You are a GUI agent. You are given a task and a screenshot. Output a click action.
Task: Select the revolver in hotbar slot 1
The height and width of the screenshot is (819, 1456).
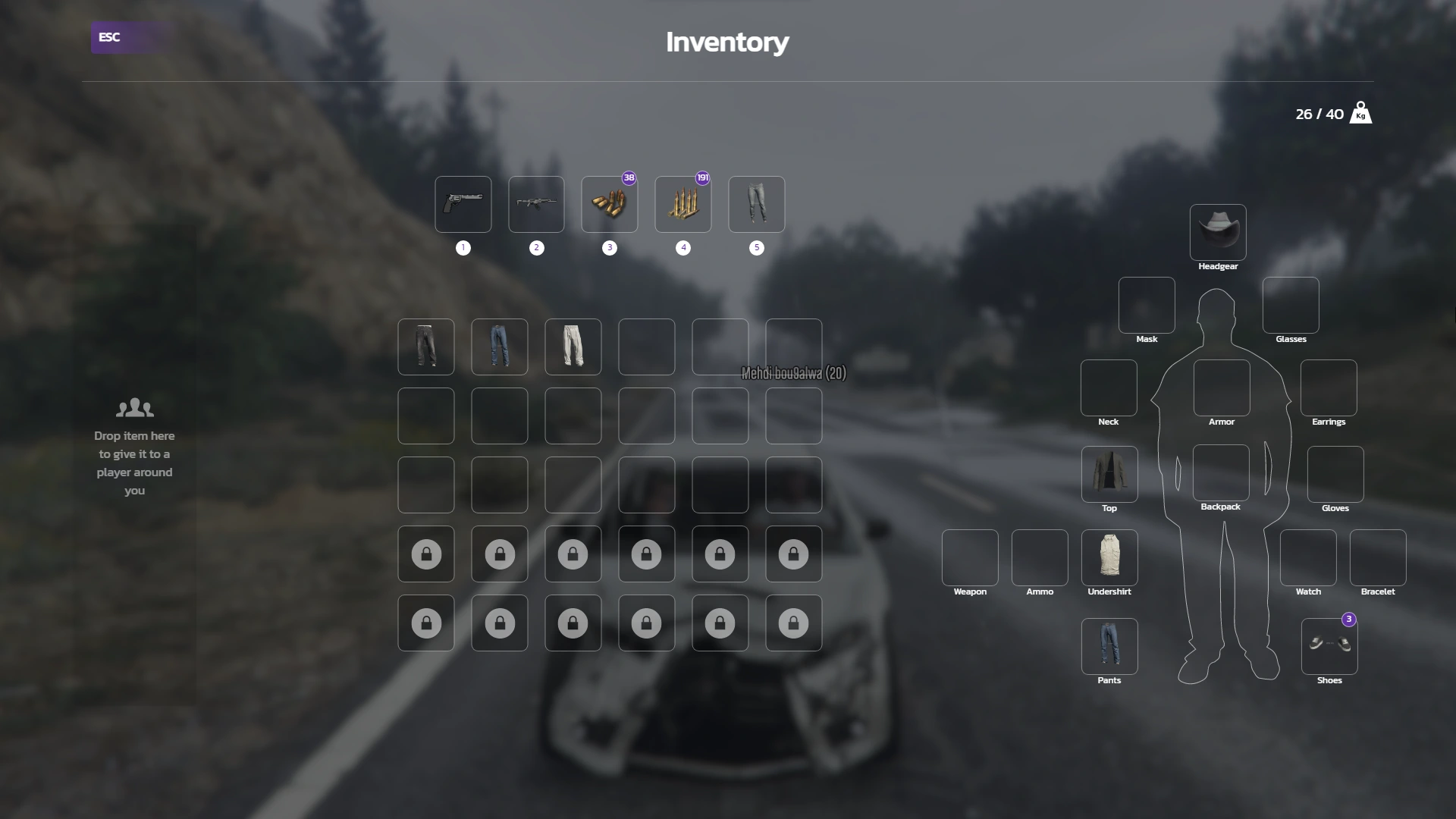[x=463, y=205]
